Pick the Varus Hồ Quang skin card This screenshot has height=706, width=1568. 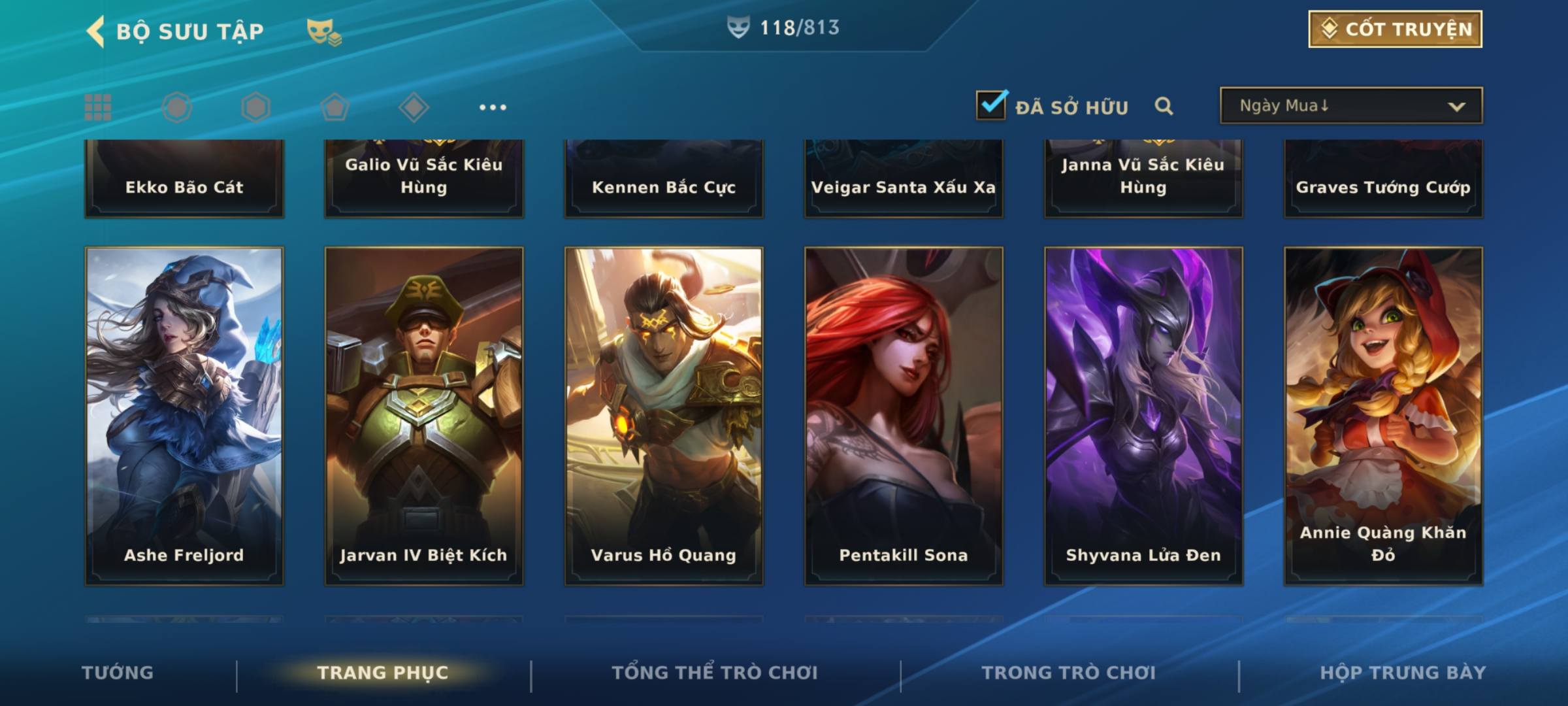click(664, 415)
